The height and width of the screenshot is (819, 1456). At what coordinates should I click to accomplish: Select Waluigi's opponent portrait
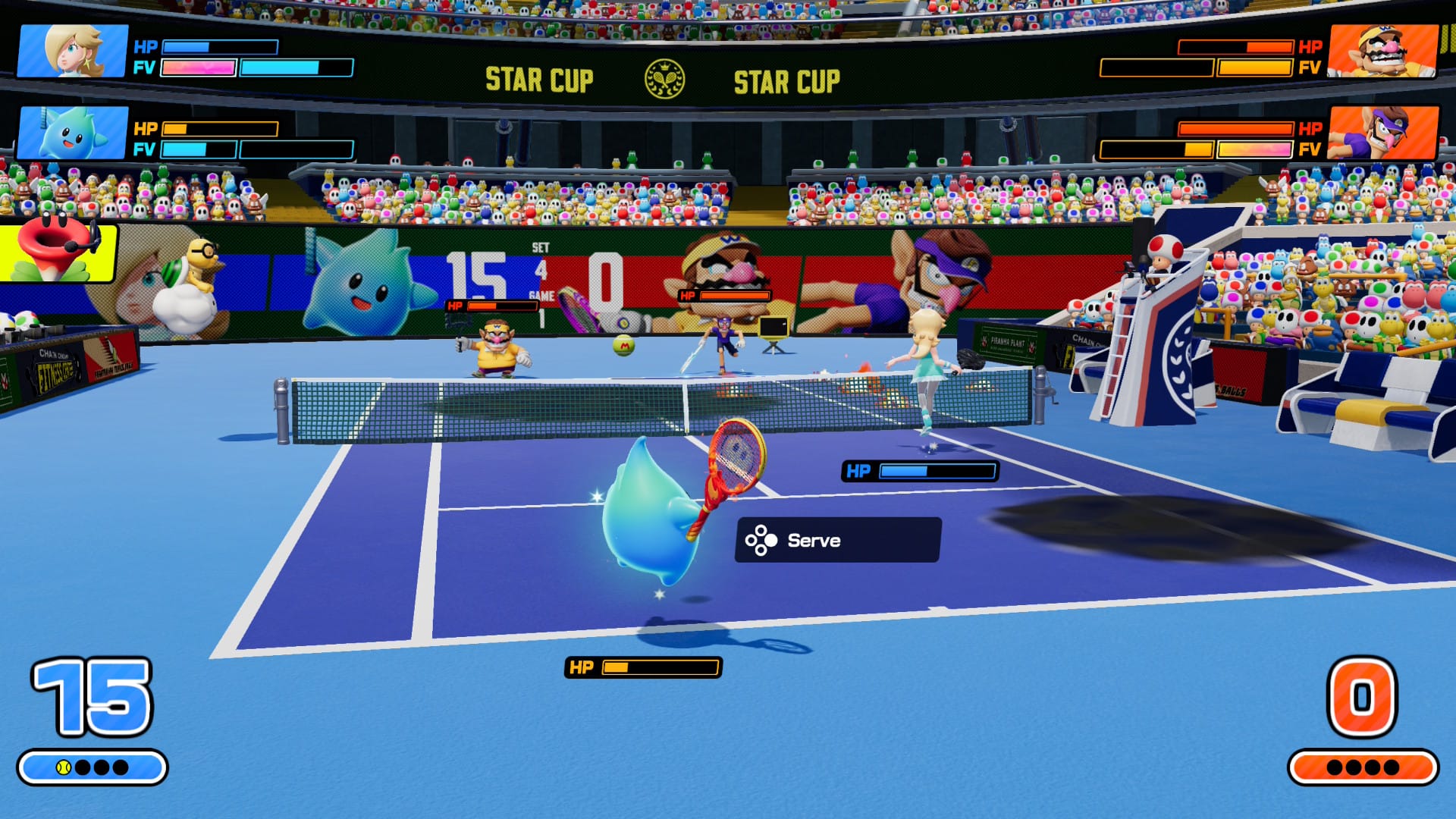(x=1383, y=133)
